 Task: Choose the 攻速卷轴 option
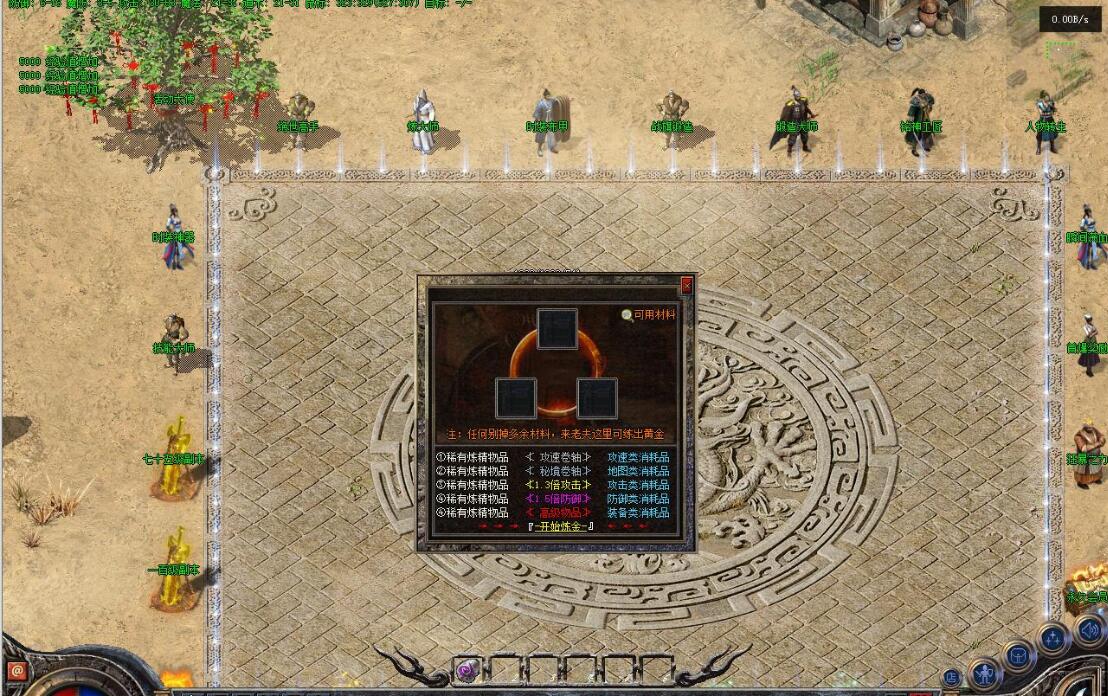coord(558,457)
